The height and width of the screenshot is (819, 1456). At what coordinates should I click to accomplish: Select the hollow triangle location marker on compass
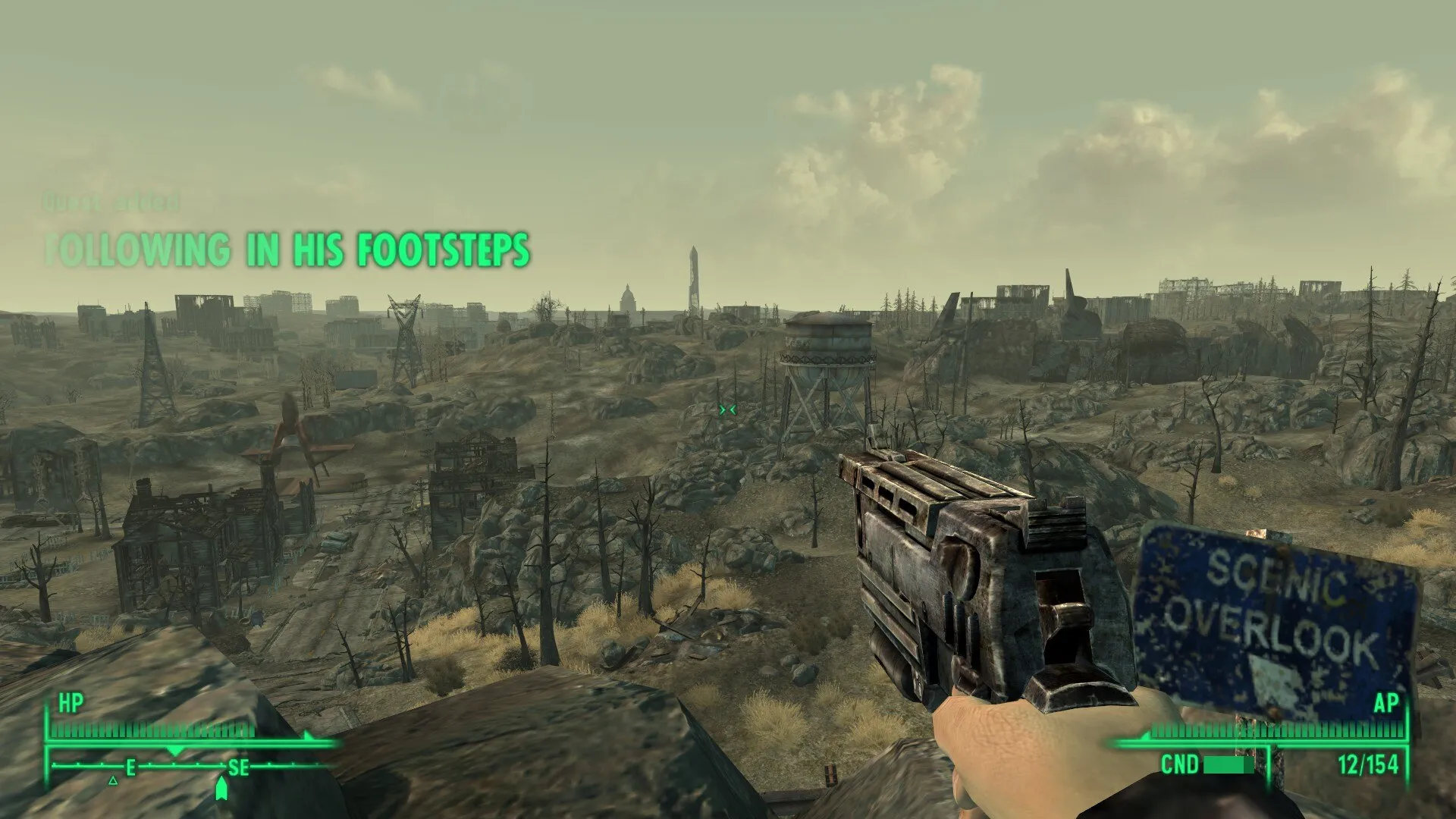tap(113, 780)
